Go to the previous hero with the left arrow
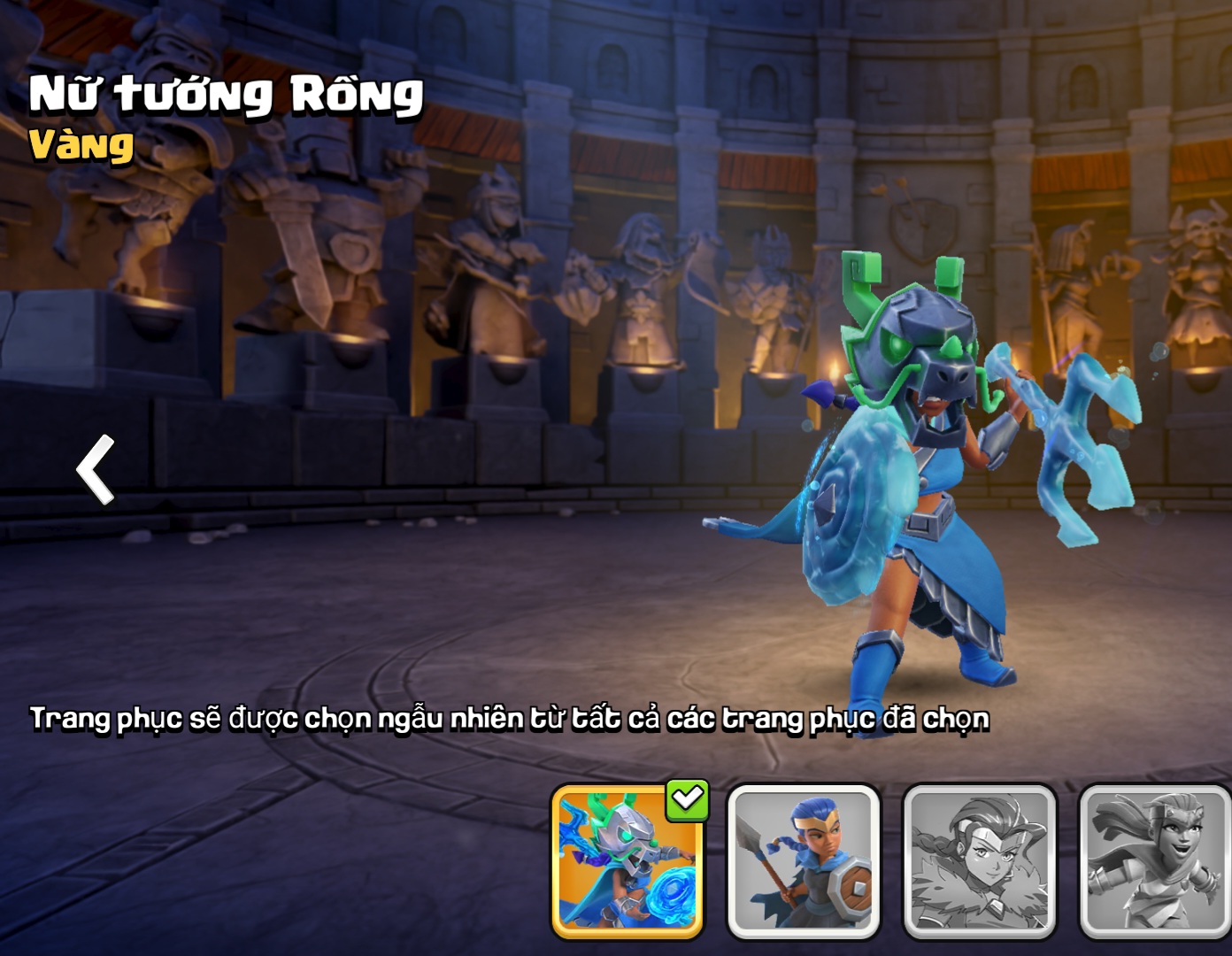Viewport: 1232px width, 956px height. (x=96, y=469)
